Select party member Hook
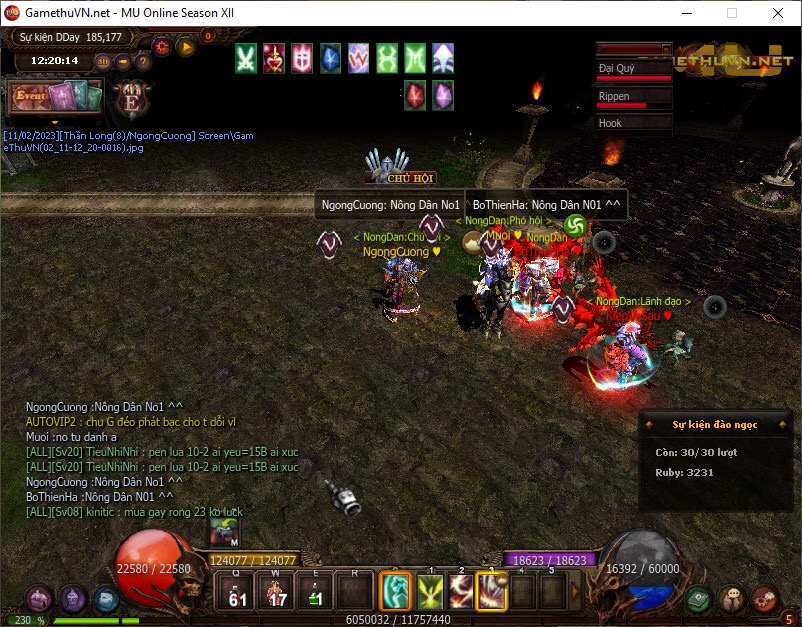 coord(634,123)
